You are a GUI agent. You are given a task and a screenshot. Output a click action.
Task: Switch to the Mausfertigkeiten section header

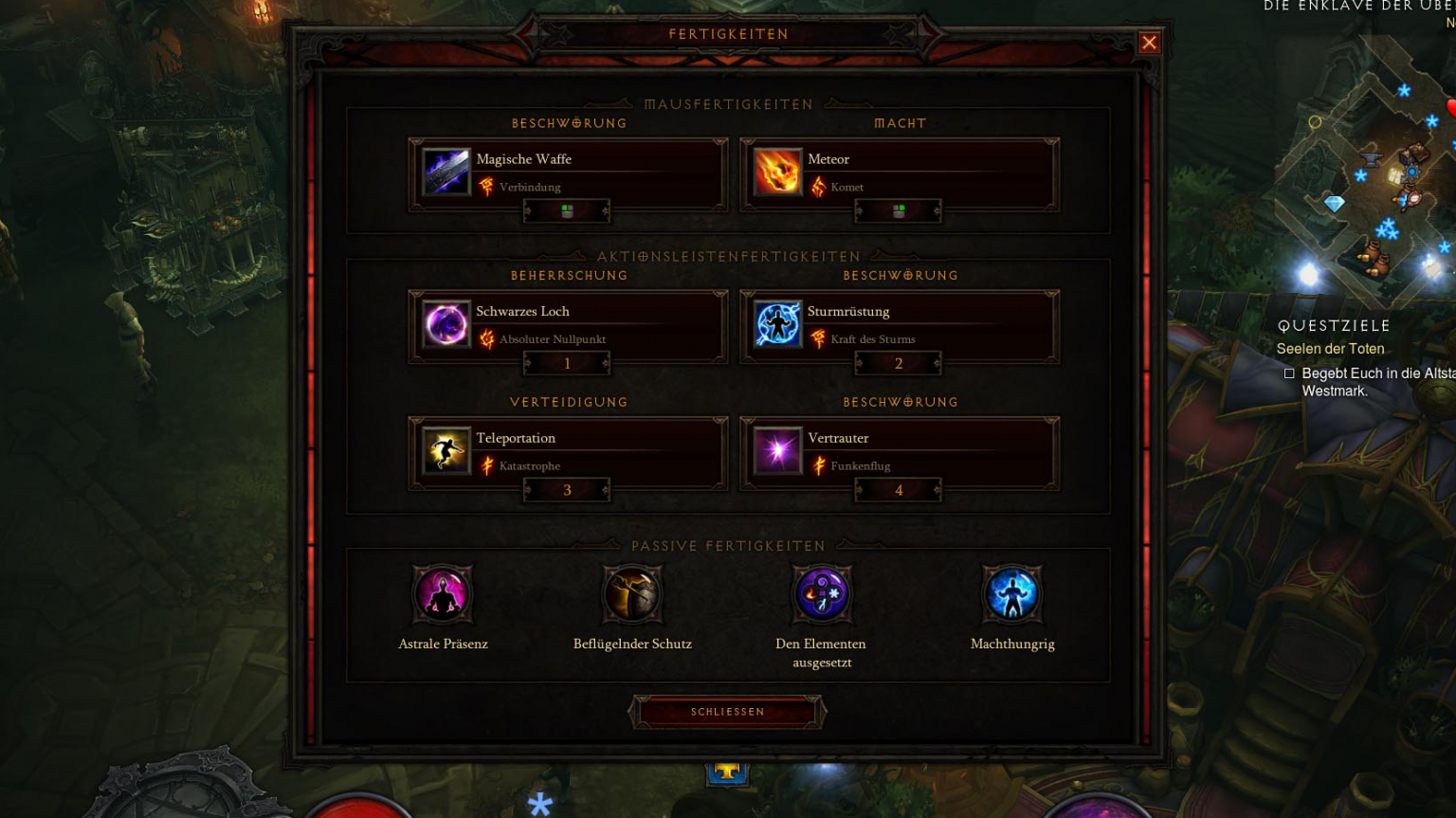pyautogui.click(x=729, y=104)
